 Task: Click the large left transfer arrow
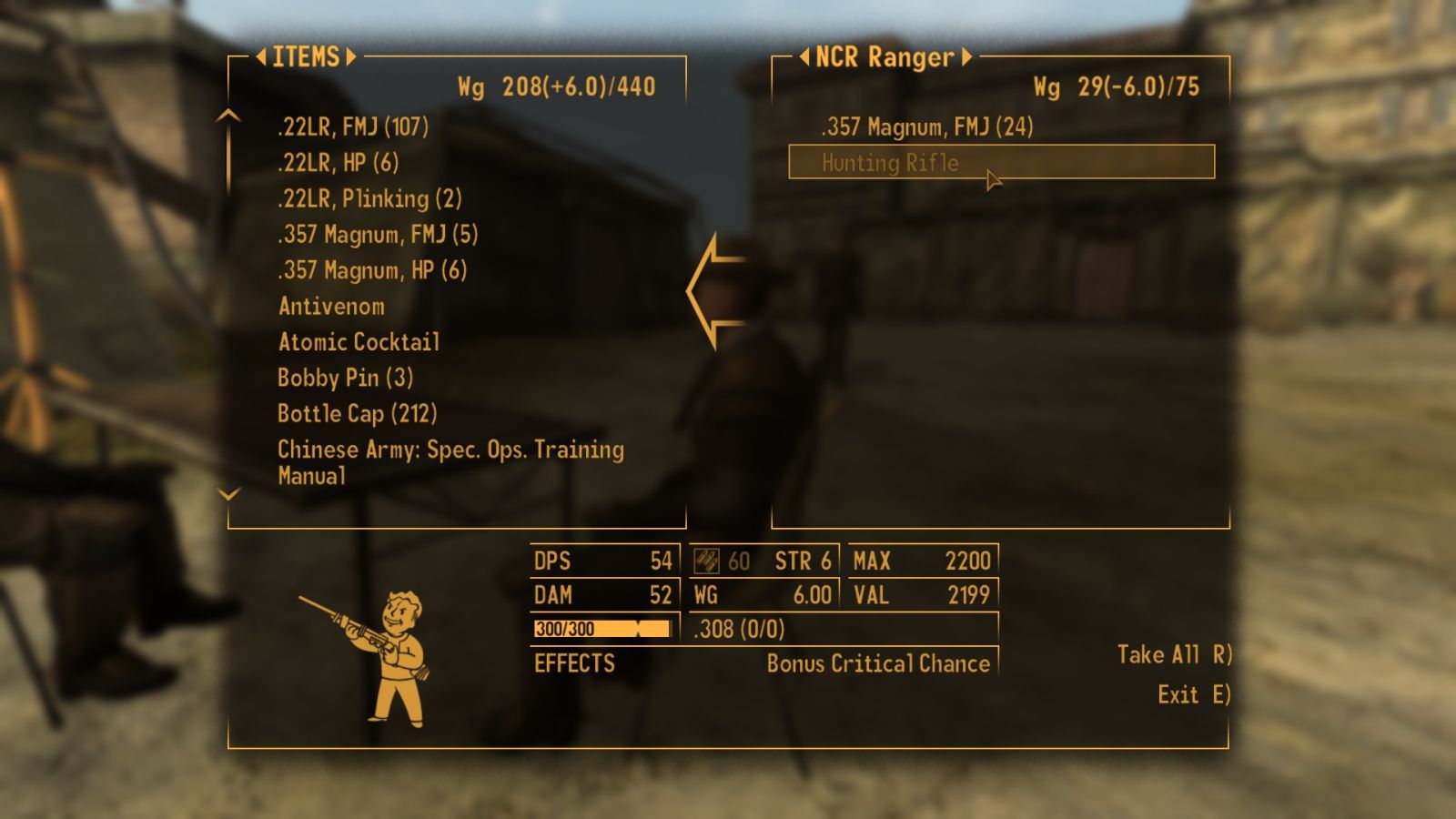point(719,291)
